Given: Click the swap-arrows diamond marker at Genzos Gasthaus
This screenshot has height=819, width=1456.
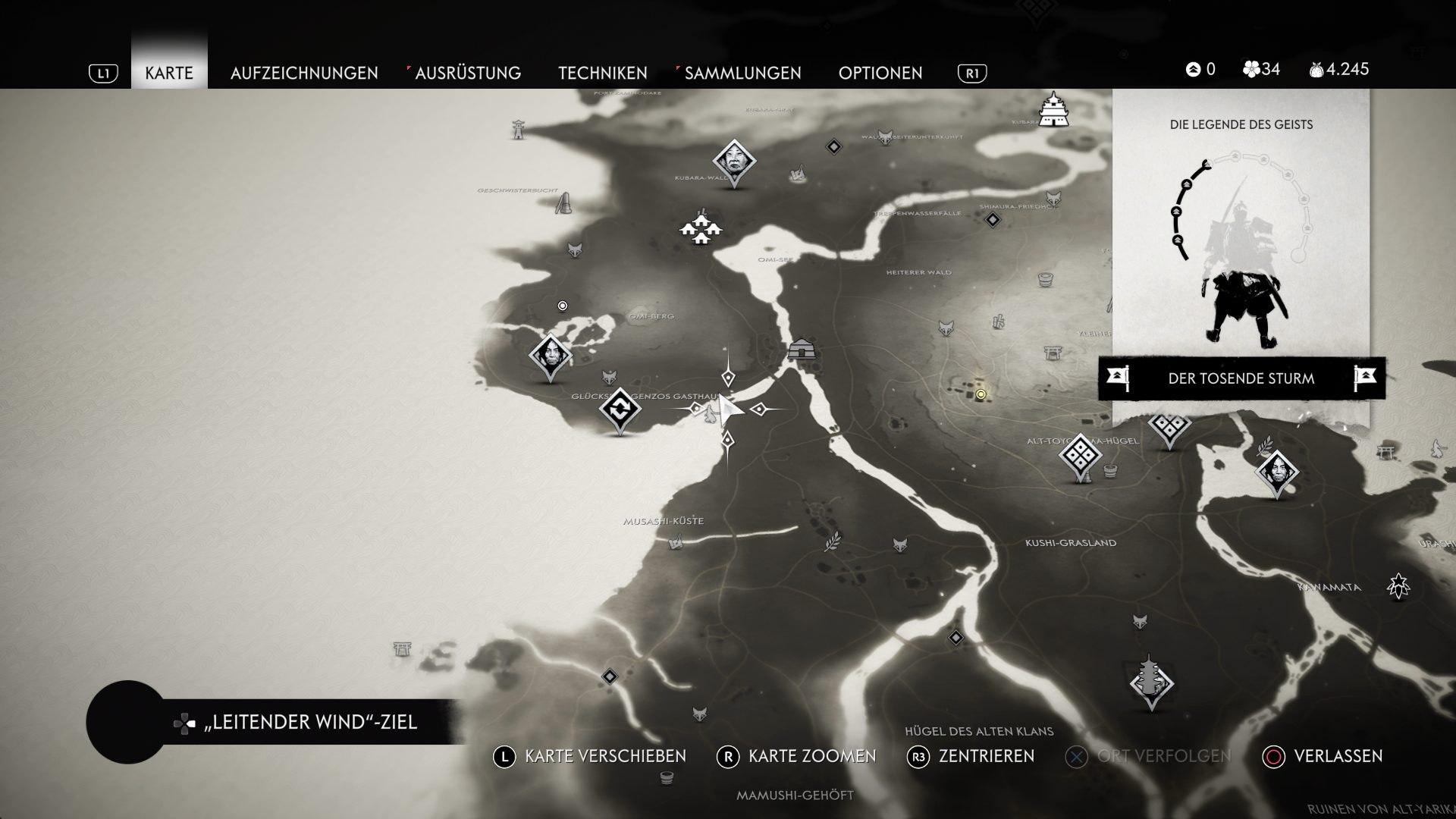Looking at the screenshot, I should point(620,410).
